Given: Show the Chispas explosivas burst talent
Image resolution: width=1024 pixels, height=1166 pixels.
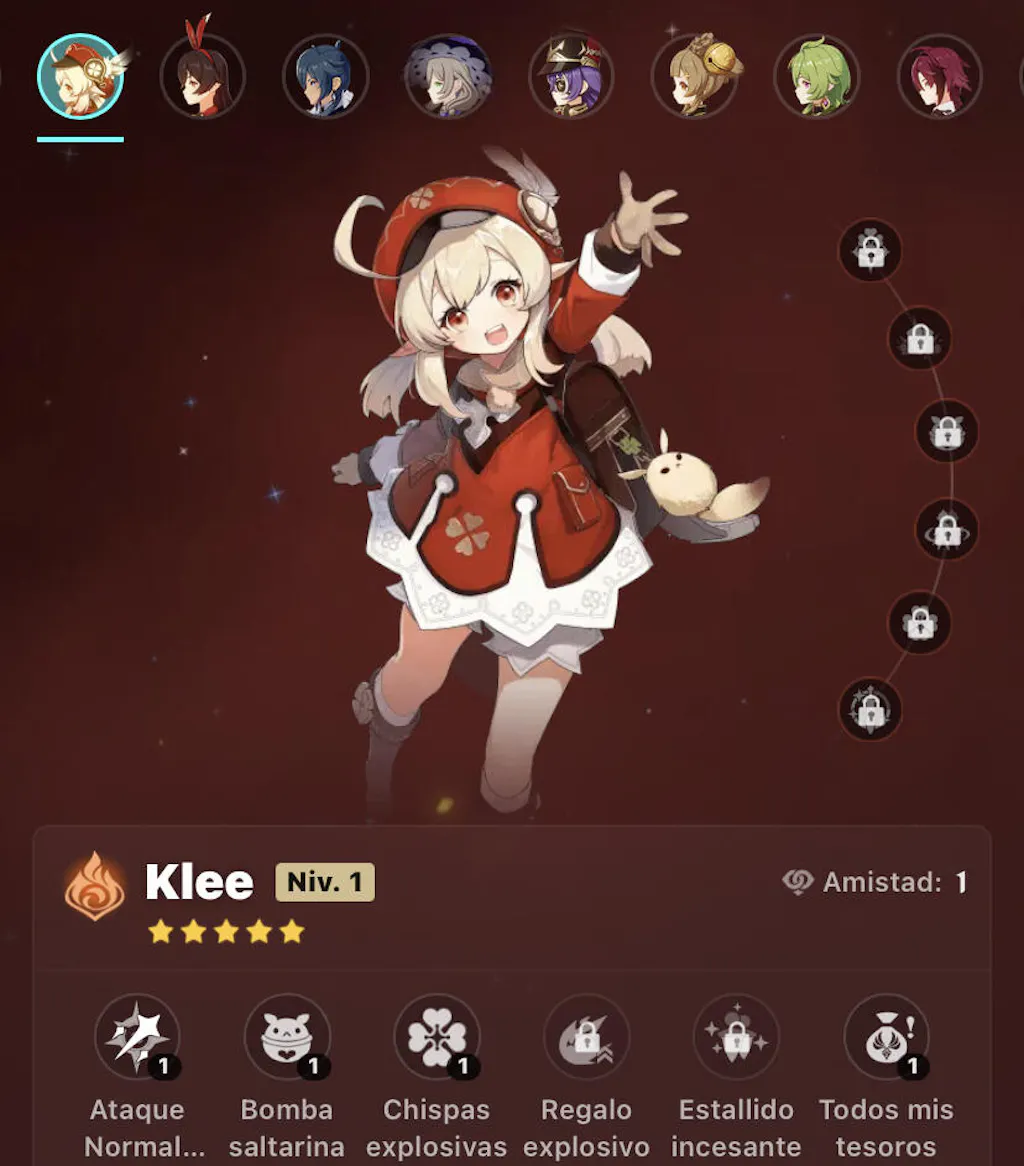Looking at the screenshot, I should (x=437, y=1037).
